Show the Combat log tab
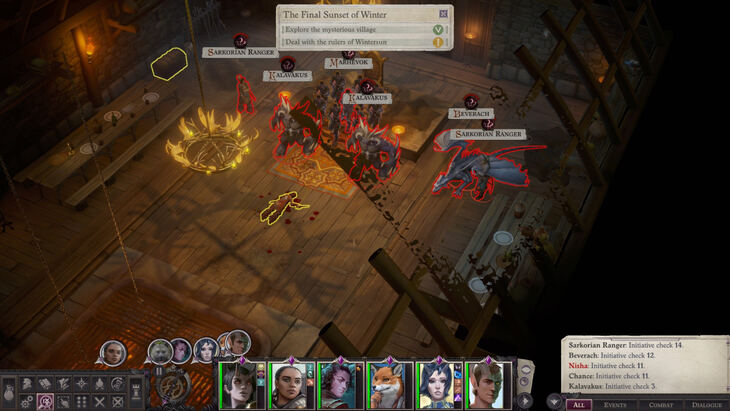730x411 pixels. 661,404
